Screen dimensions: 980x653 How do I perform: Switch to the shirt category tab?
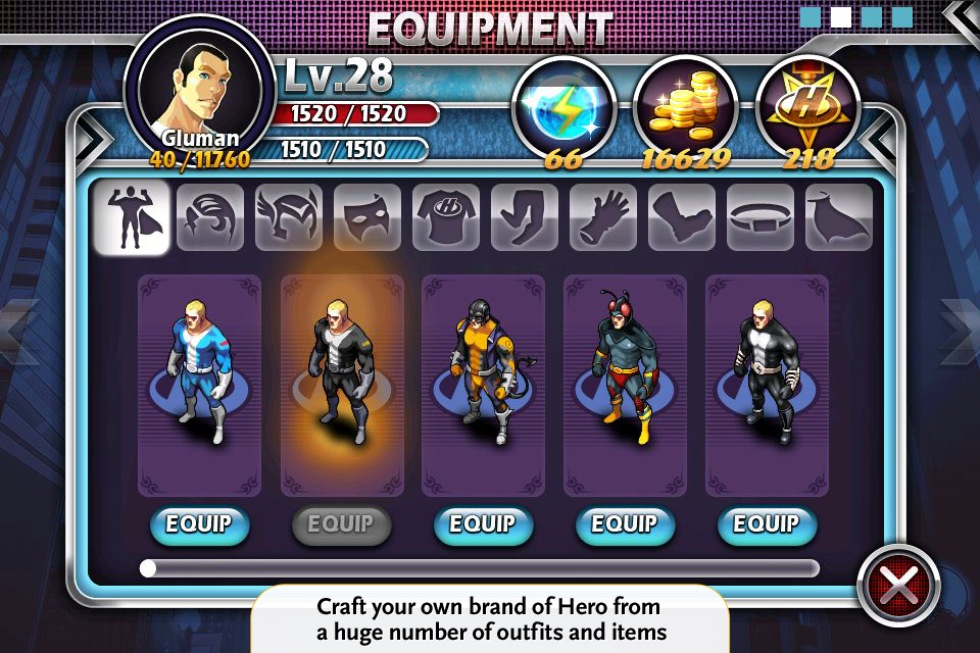[x=446, y=217]
